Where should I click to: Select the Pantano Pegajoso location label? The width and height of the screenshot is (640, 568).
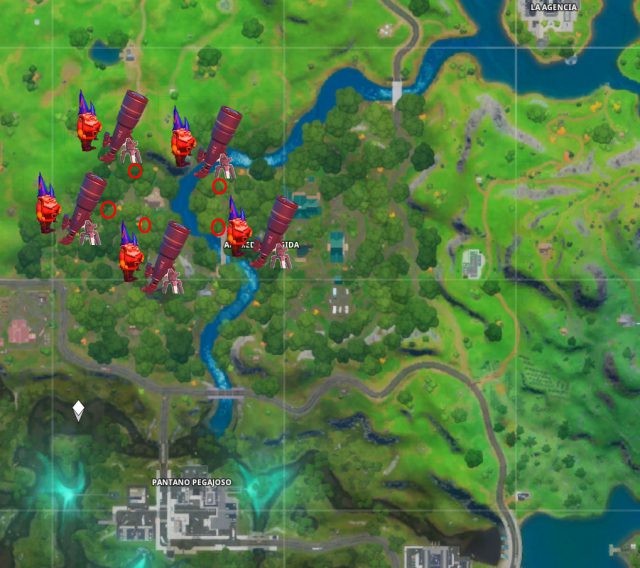pos(192,482)
